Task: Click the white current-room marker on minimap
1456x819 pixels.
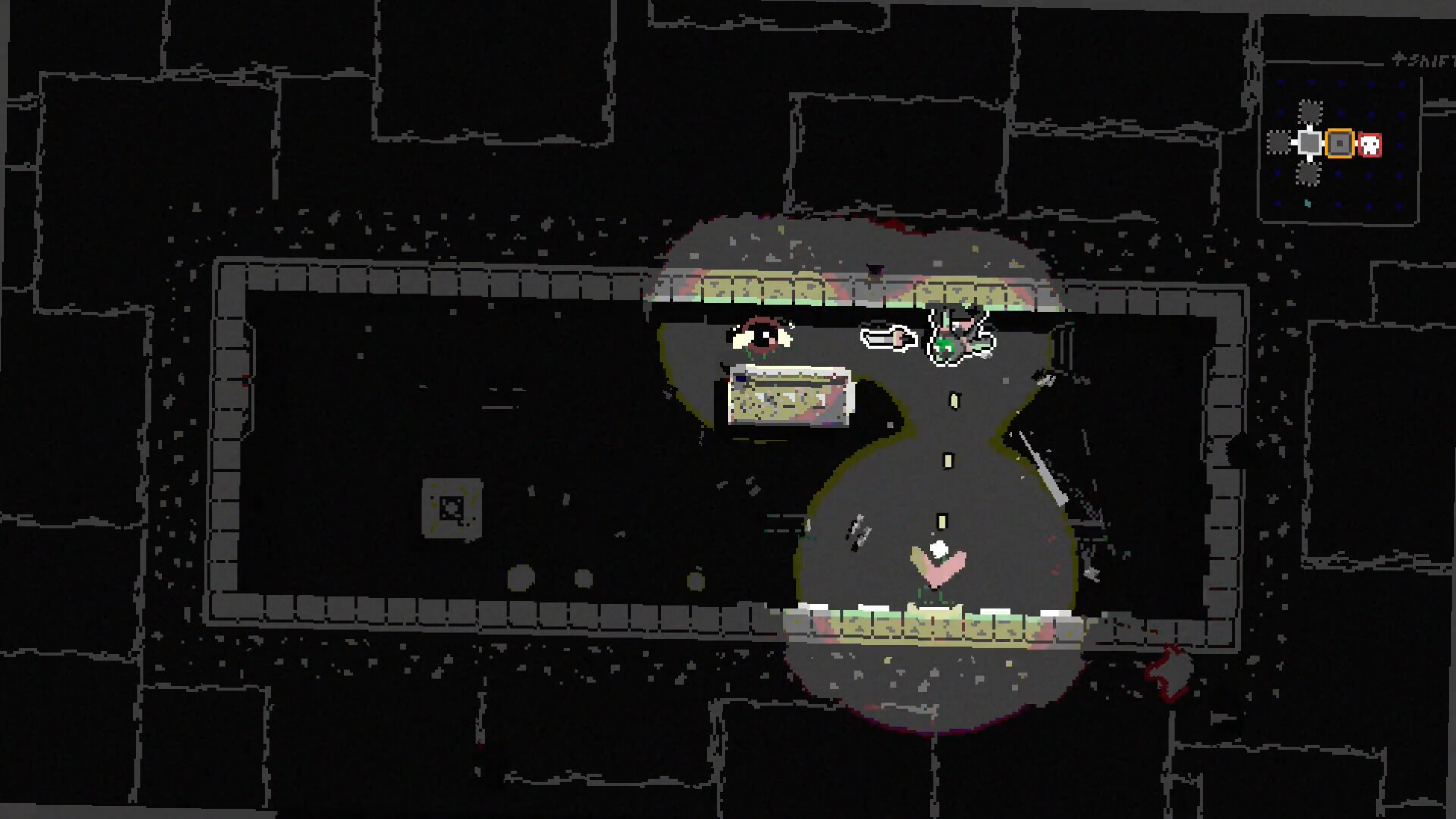Action: coord(1310,142)
